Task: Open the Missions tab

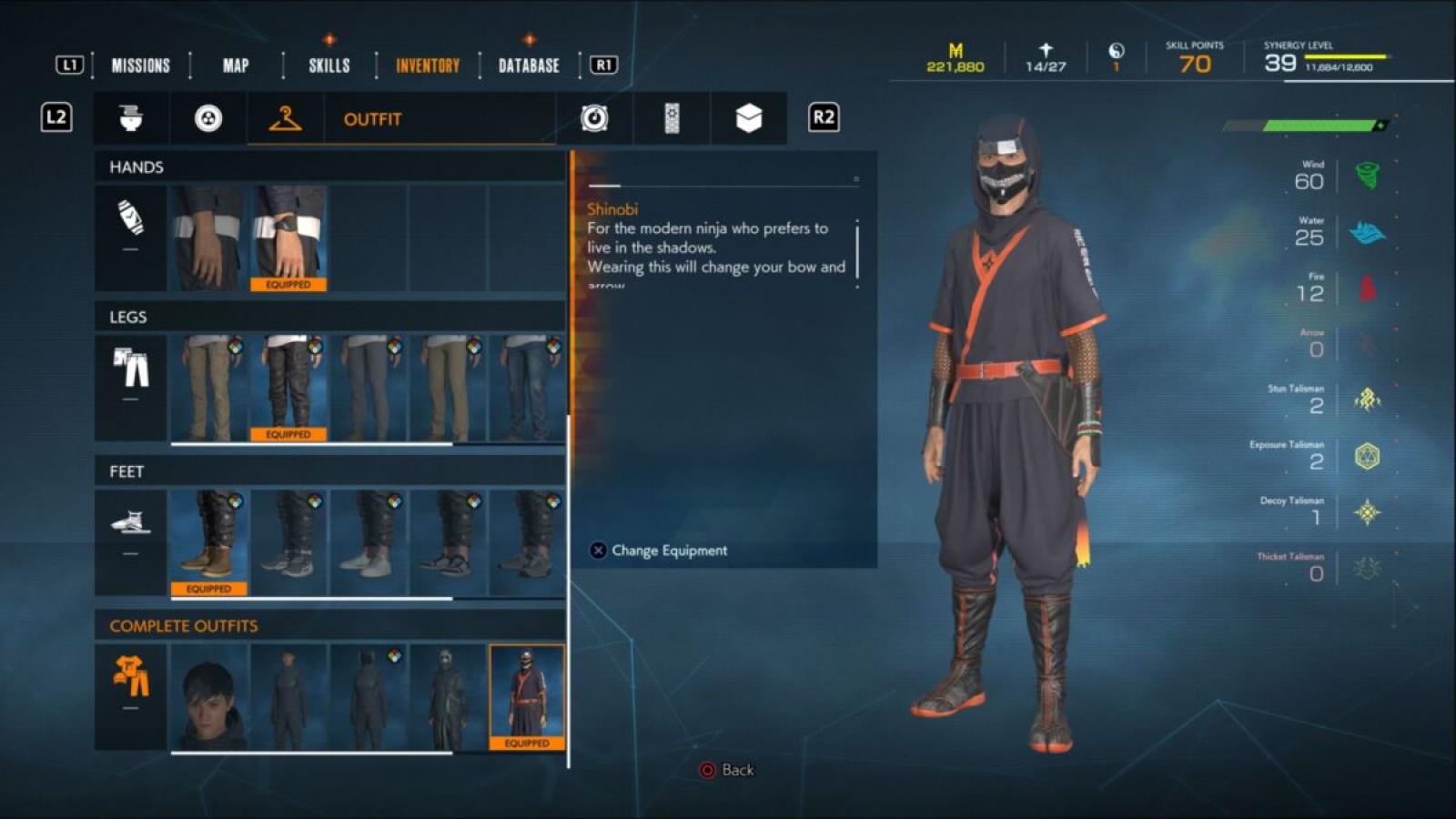Action: click(140, 66)
